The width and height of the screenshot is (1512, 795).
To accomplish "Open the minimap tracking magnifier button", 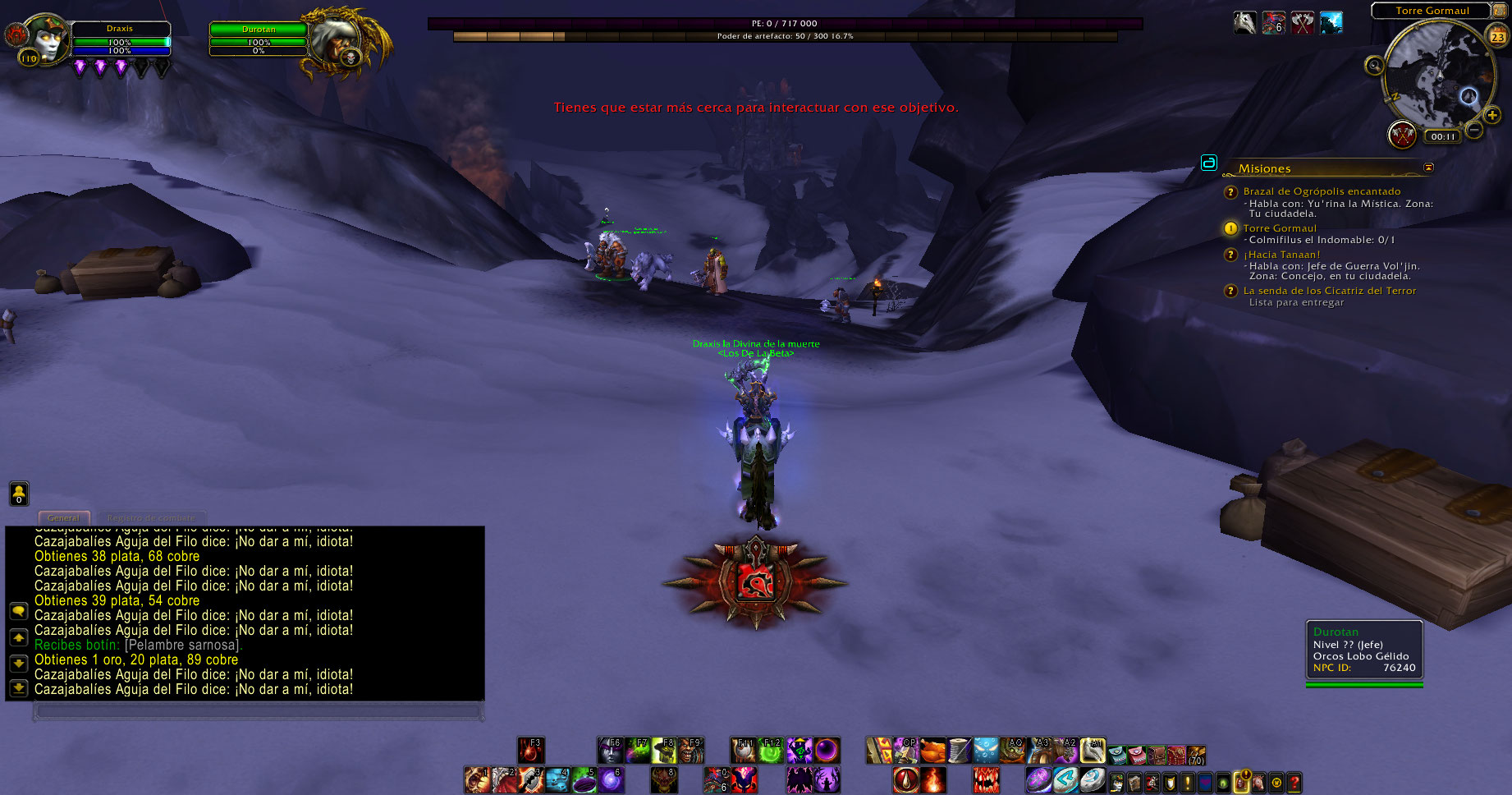I will [1374, 66].
